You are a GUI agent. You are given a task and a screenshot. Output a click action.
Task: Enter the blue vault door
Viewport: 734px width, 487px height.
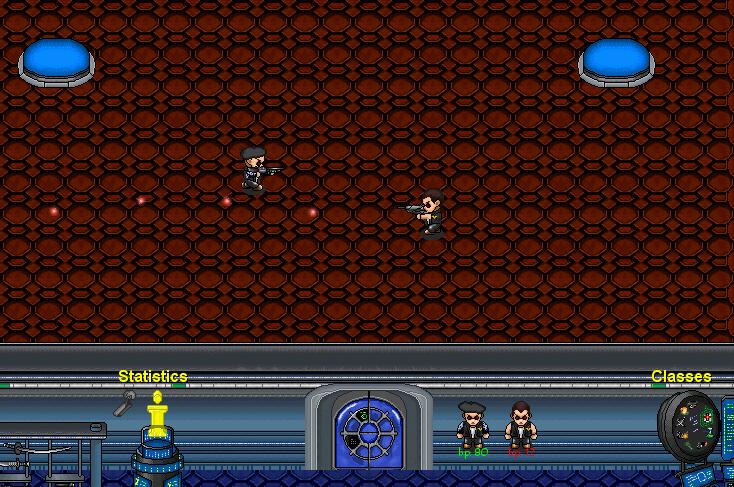click(x=369, y=431)
